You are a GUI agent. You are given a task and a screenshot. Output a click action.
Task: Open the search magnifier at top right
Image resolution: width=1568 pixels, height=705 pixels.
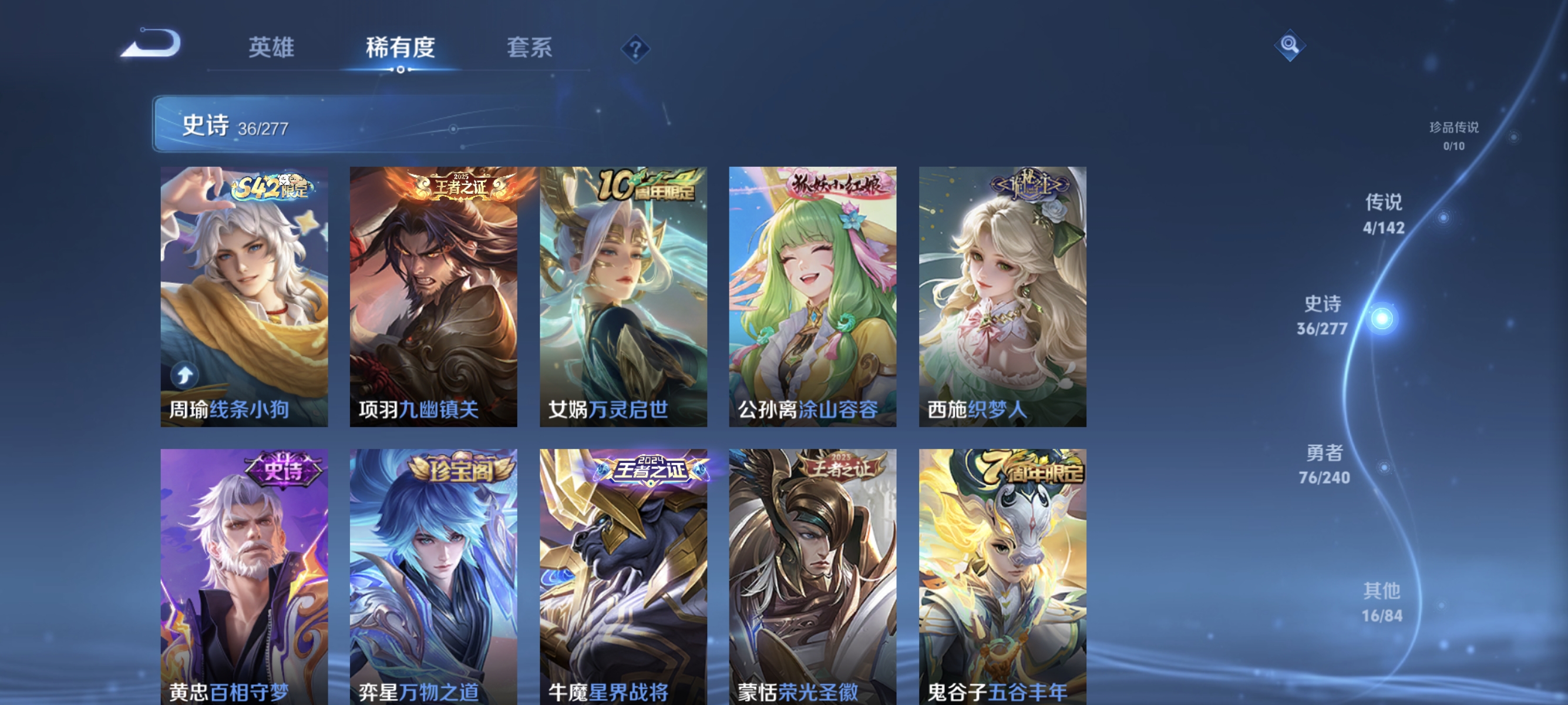click(1291, 46)
